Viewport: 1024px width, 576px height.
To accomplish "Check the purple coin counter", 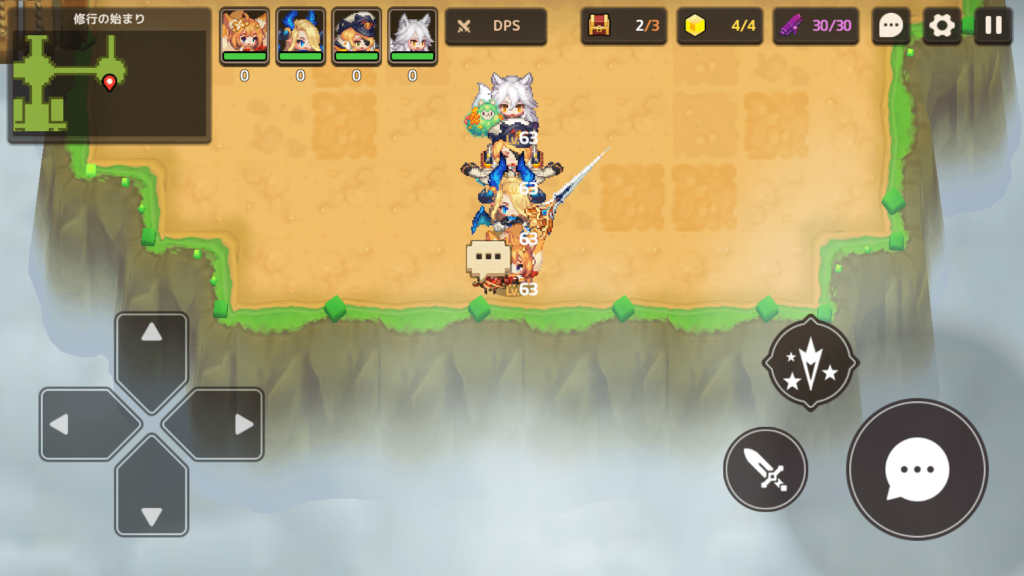I will click(817, 26).
